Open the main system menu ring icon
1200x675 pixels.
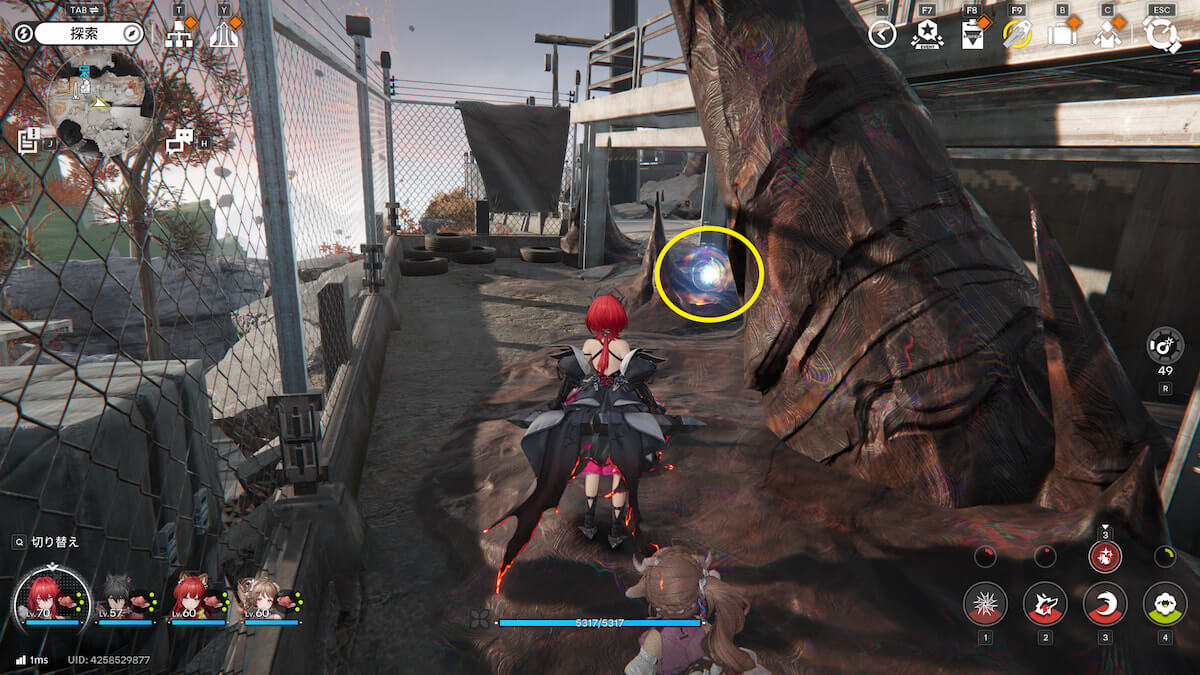tap(1162, 35)
